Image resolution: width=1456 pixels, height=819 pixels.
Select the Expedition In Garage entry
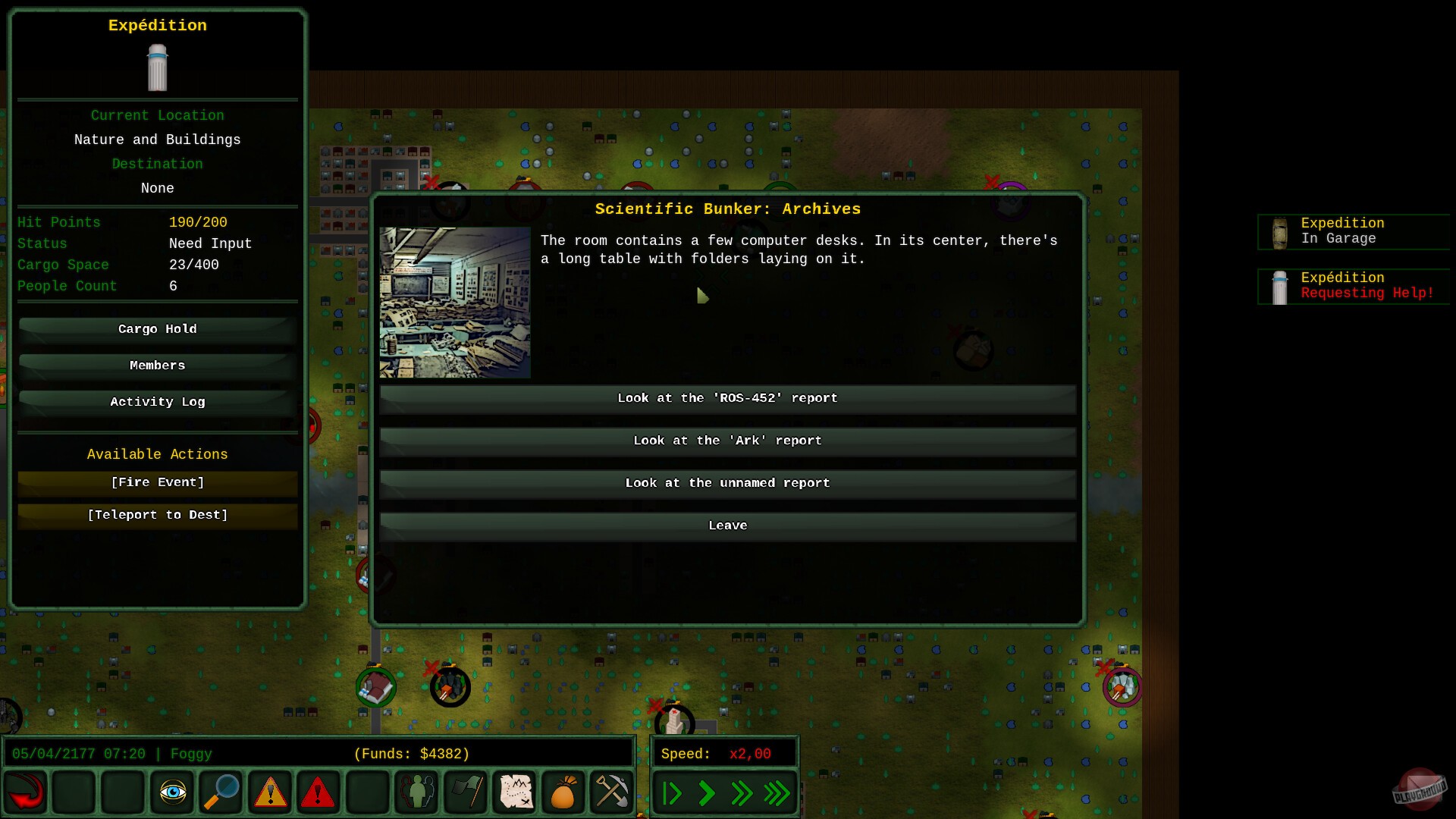1354,231
